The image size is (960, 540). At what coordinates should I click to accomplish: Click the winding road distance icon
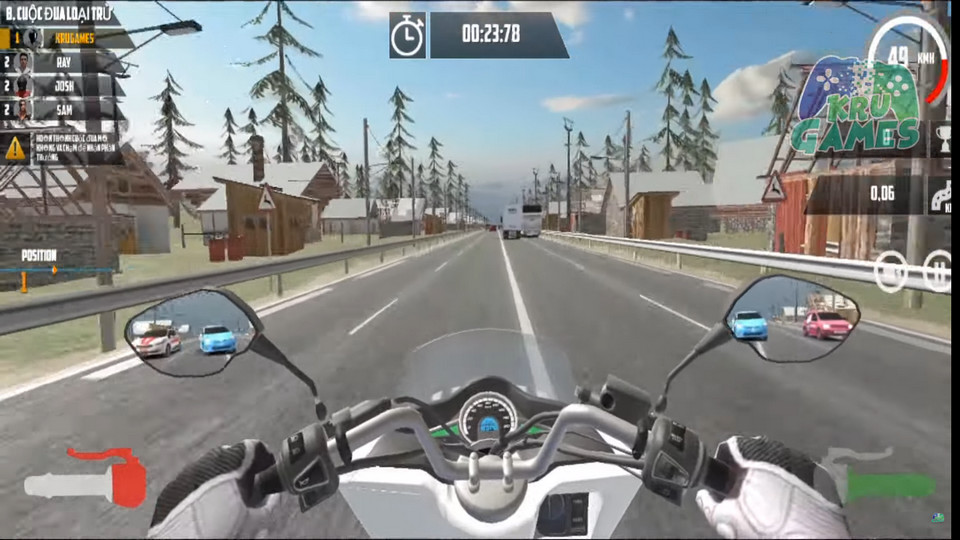click(x=941, y=195)
